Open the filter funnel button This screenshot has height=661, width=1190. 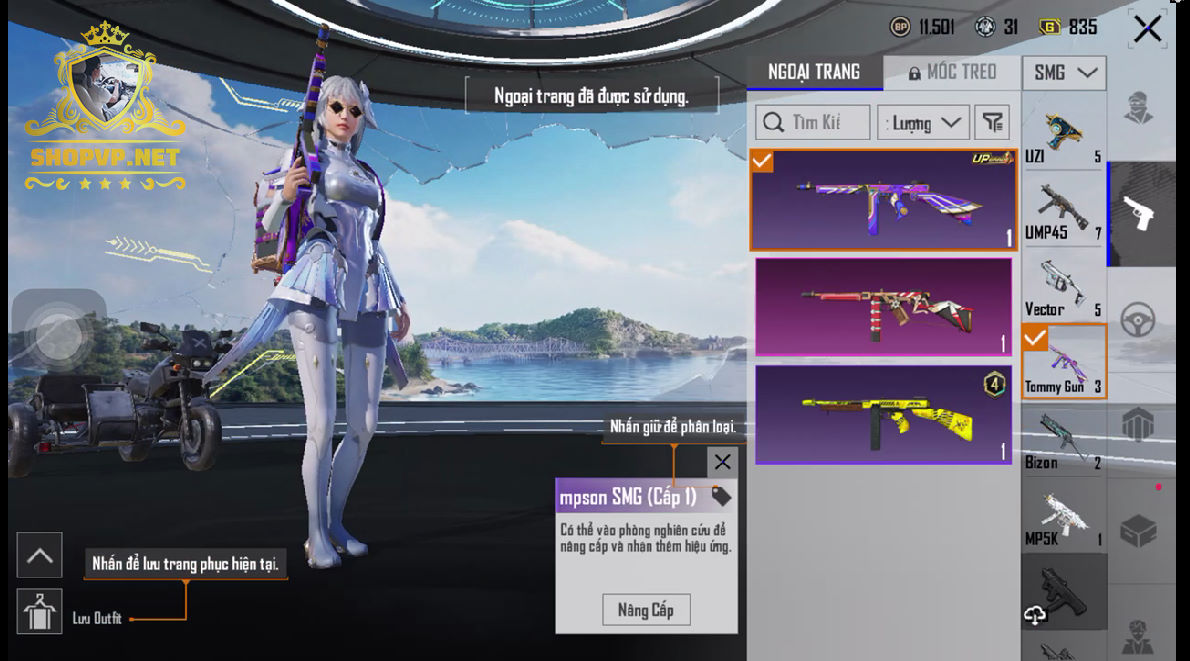[991, 122]
